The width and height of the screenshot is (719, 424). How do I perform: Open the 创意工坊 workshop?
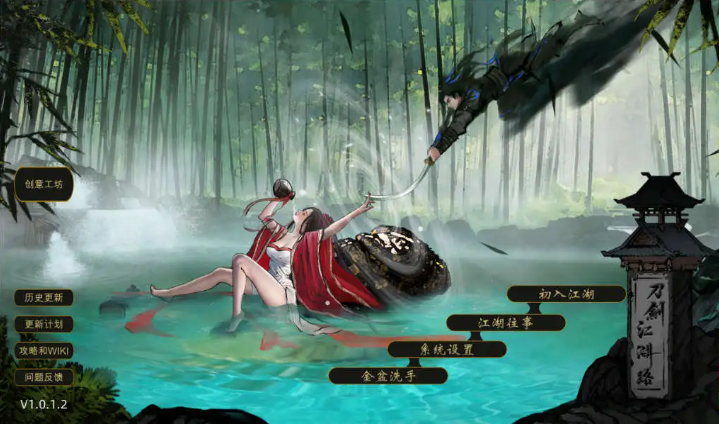pos(43,184)
